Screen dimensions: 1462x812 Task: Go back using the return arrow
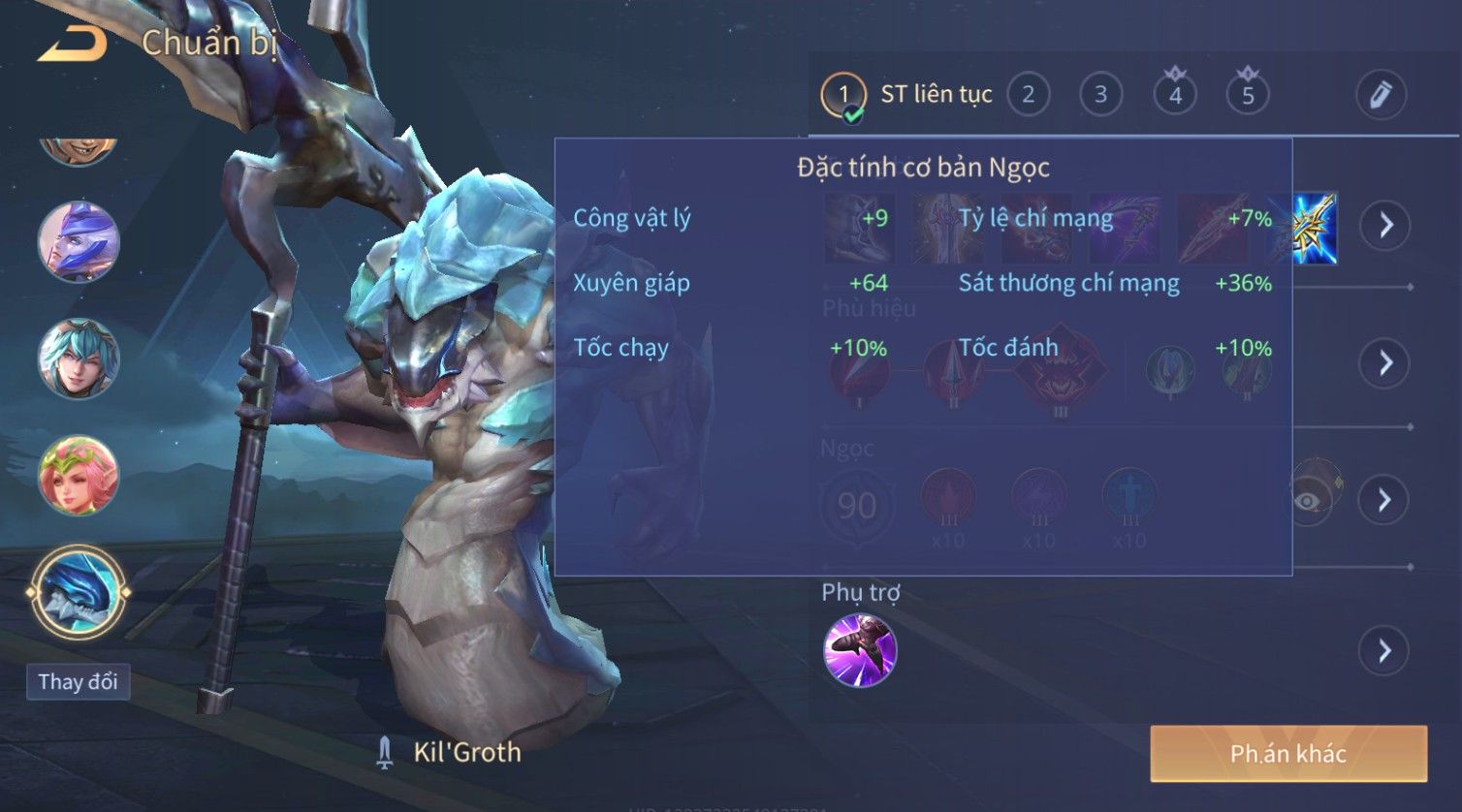[x=72, y=44]
